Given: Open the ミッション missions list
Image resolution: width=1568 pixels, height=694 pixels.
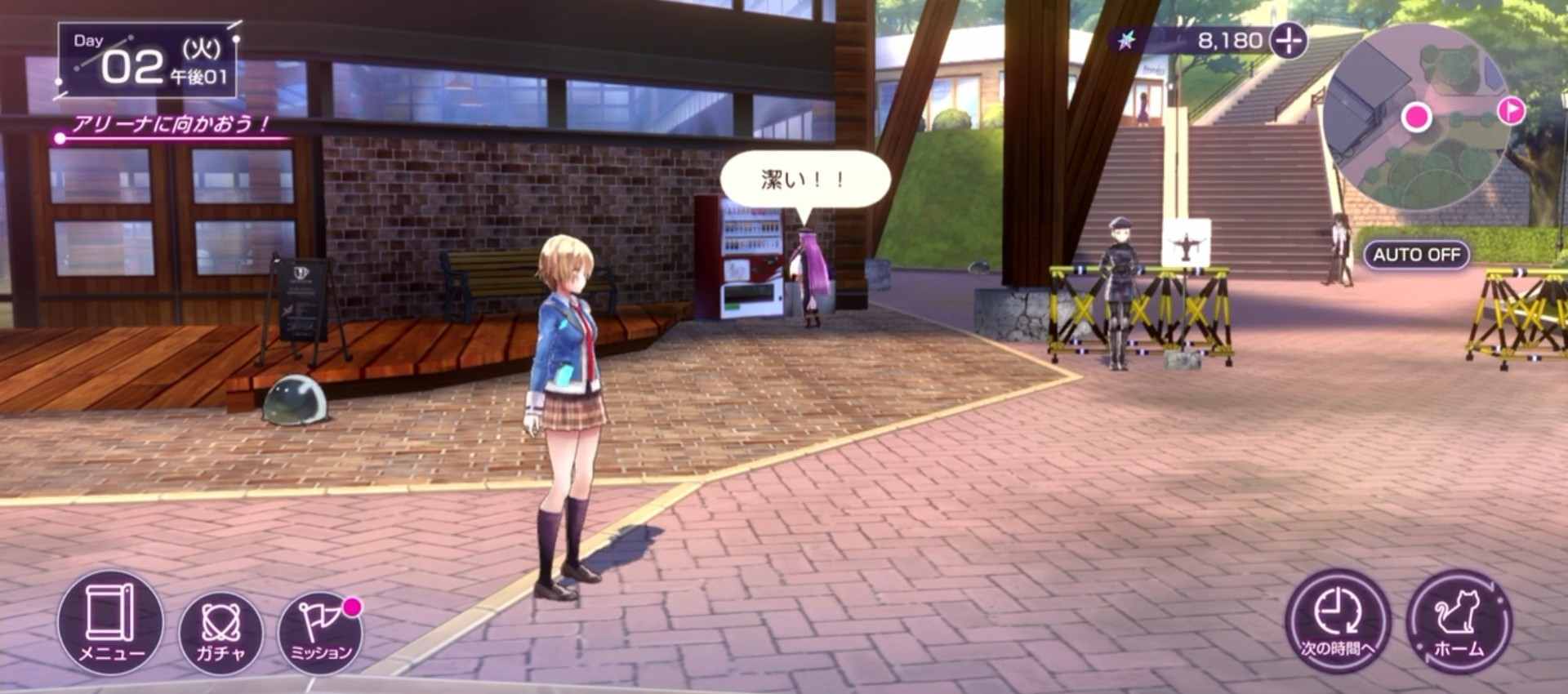Looking at the screenshot, I should [320, 632].
